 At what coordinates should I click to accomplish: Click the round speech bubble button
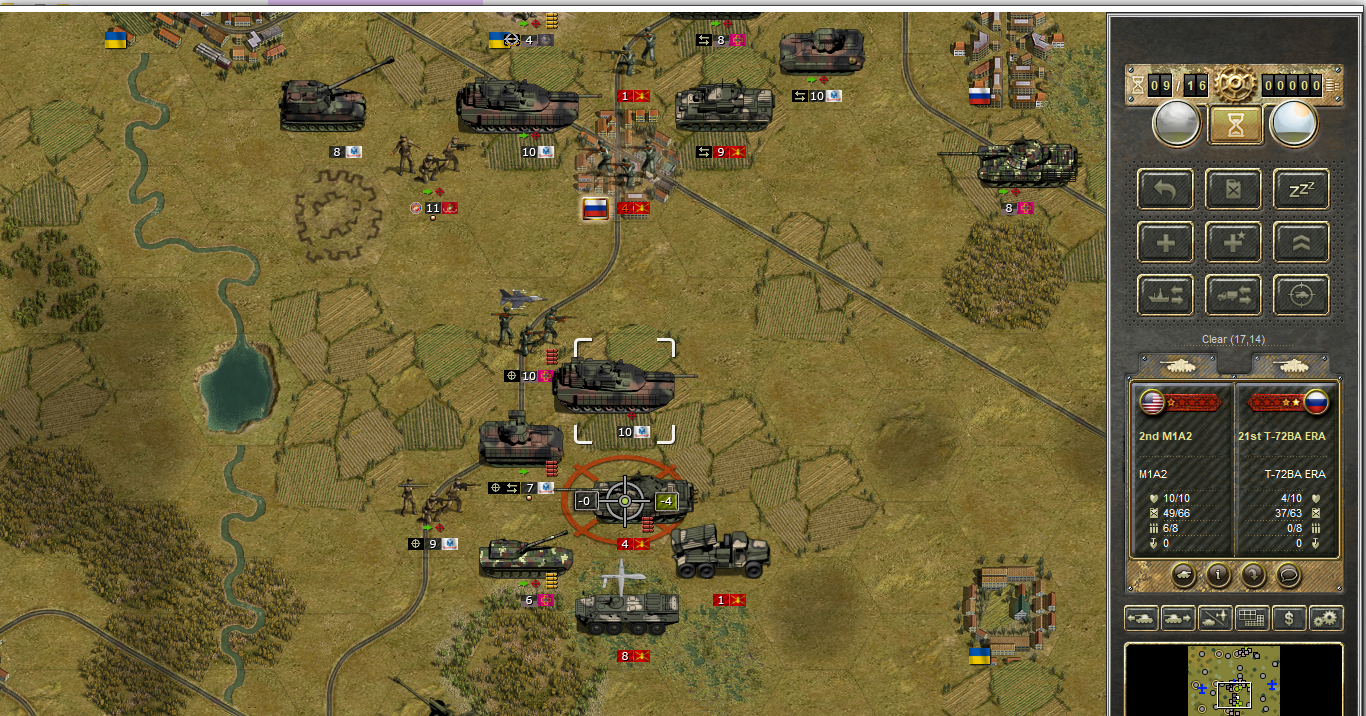pos(1288,575)
